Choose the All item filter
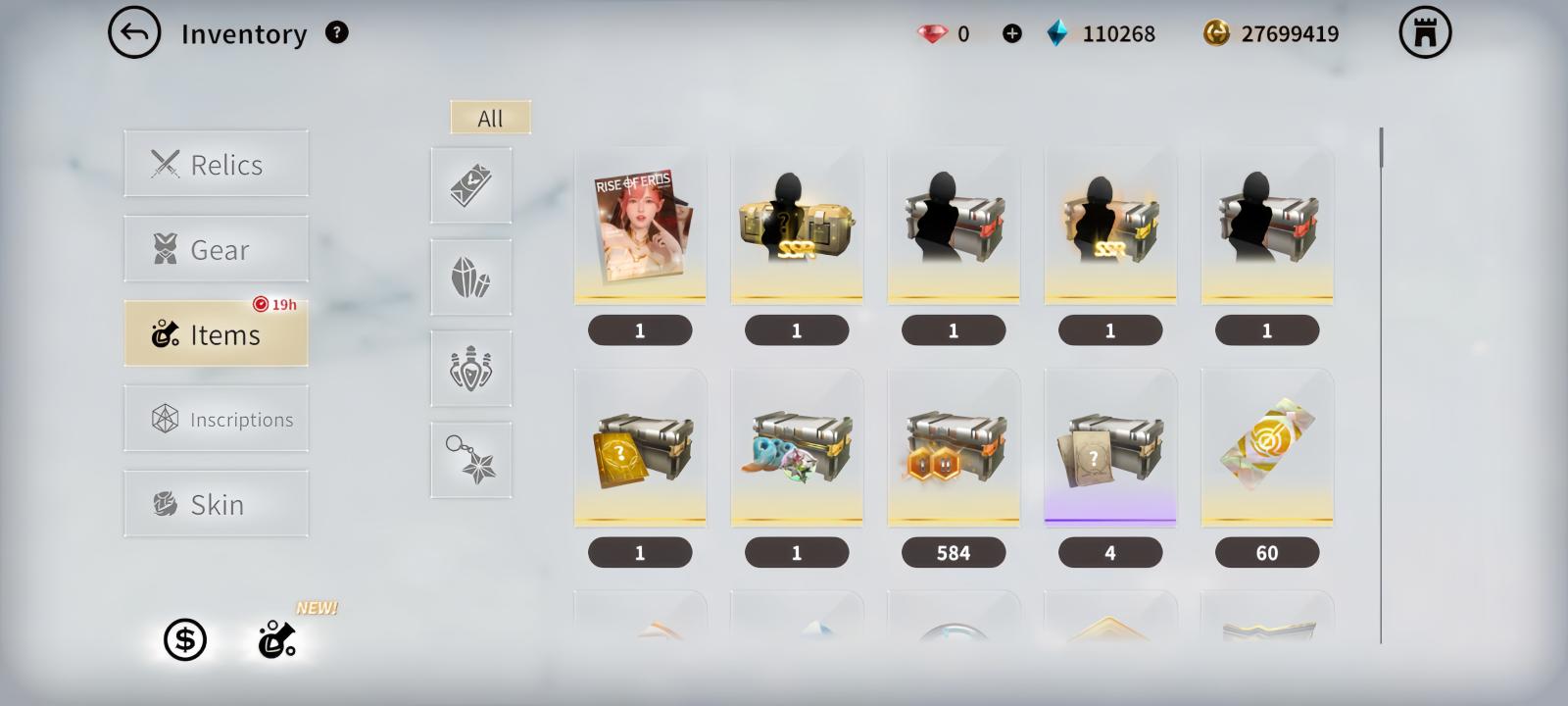Screen dimensions: 1568x706 pos(490,118)
